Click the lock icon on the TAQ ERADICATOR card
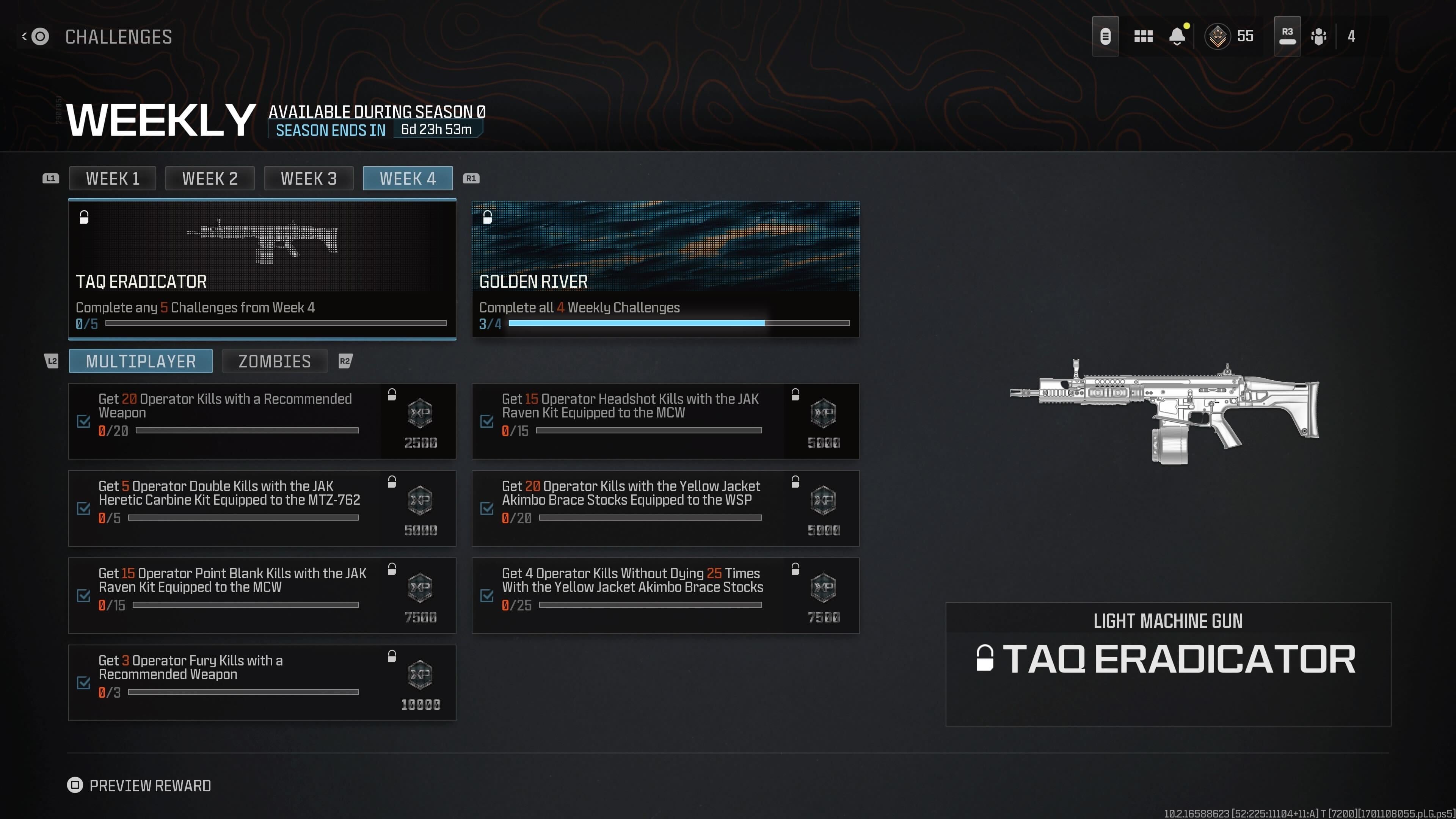The width and height of the screenshot is (1456, 819). point(84,217)
